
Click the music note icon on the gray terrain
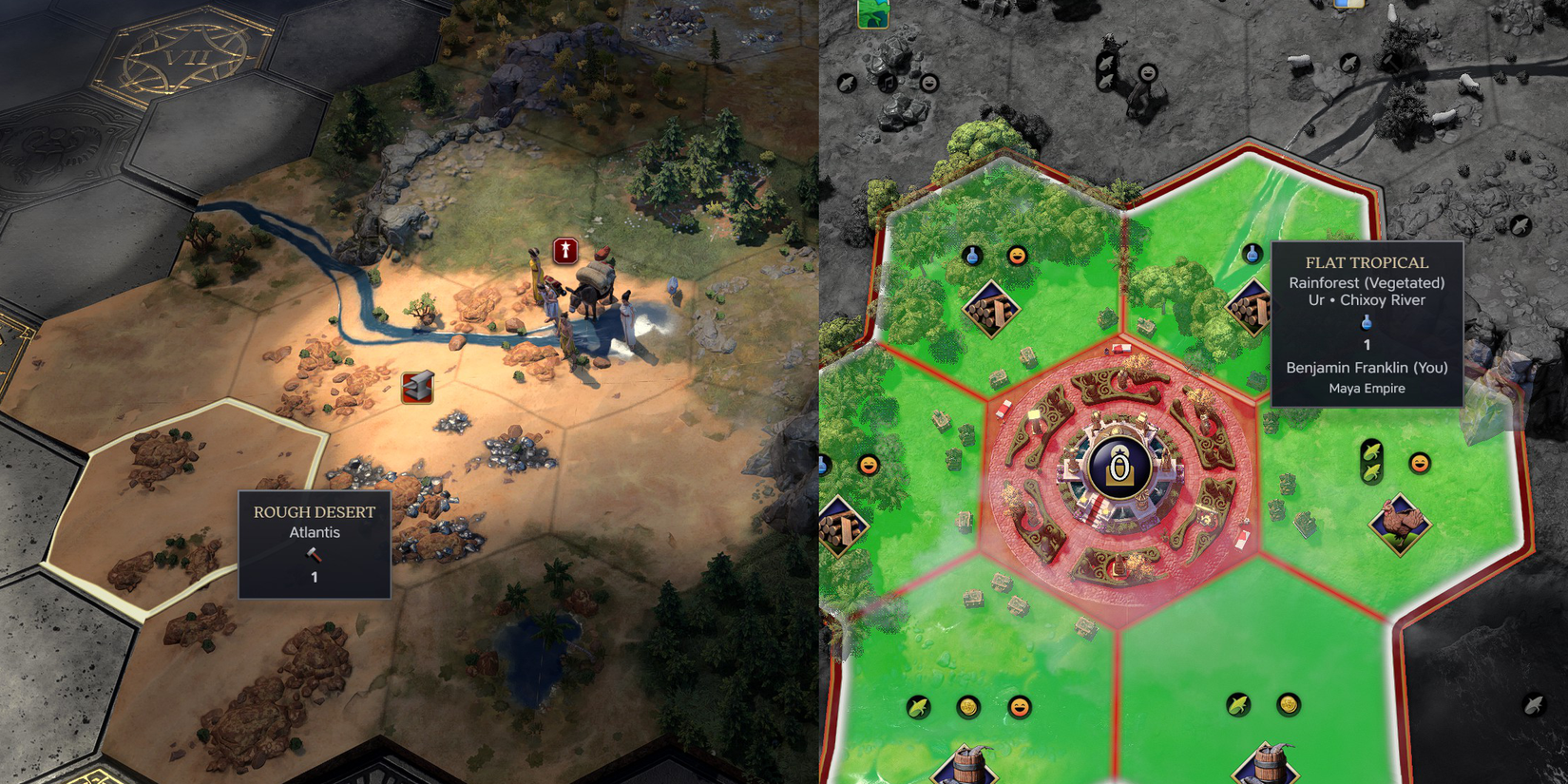coord(889,83)
